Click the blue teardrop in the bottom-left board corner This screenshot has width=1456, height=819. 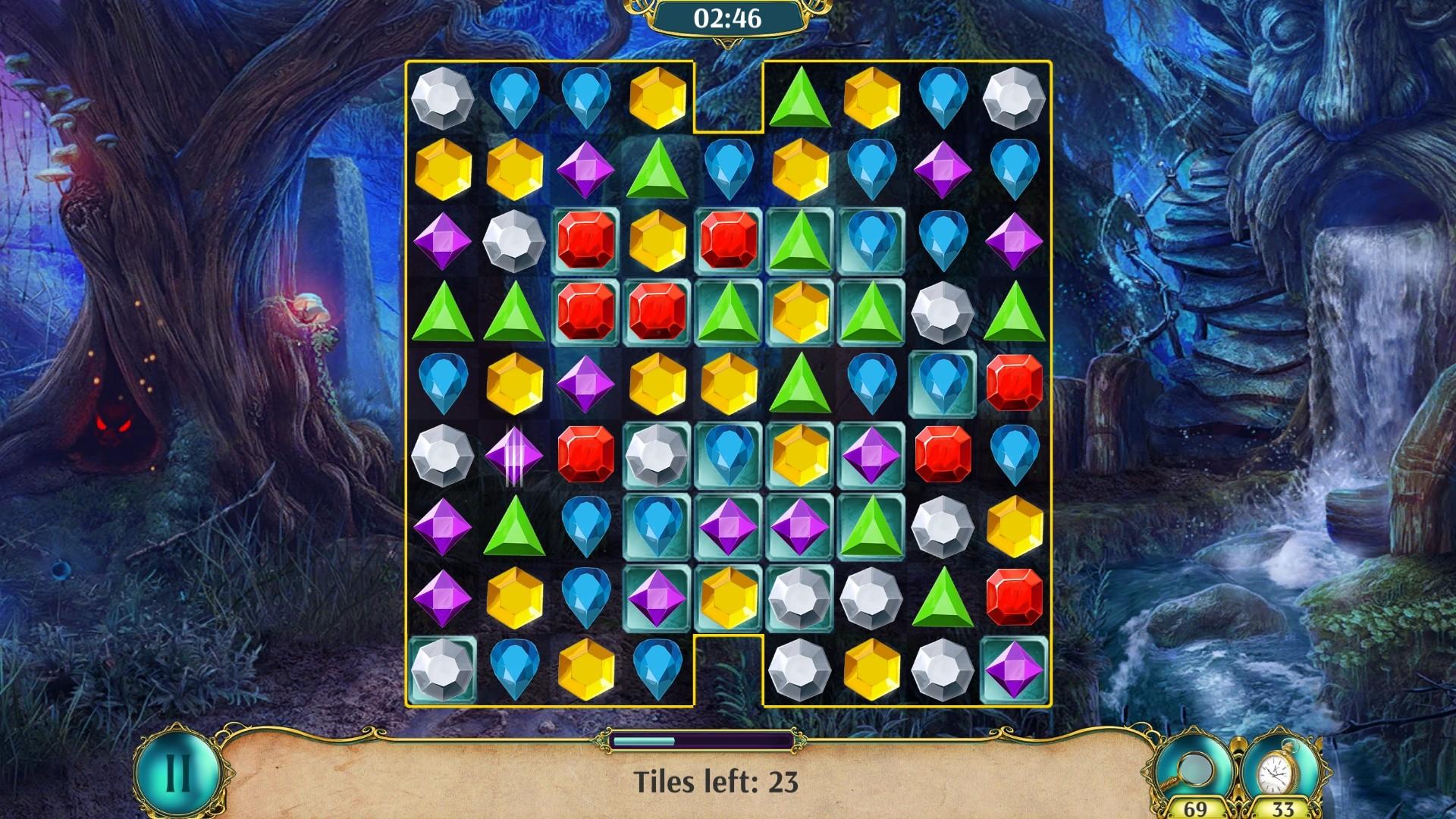(516, 671)
